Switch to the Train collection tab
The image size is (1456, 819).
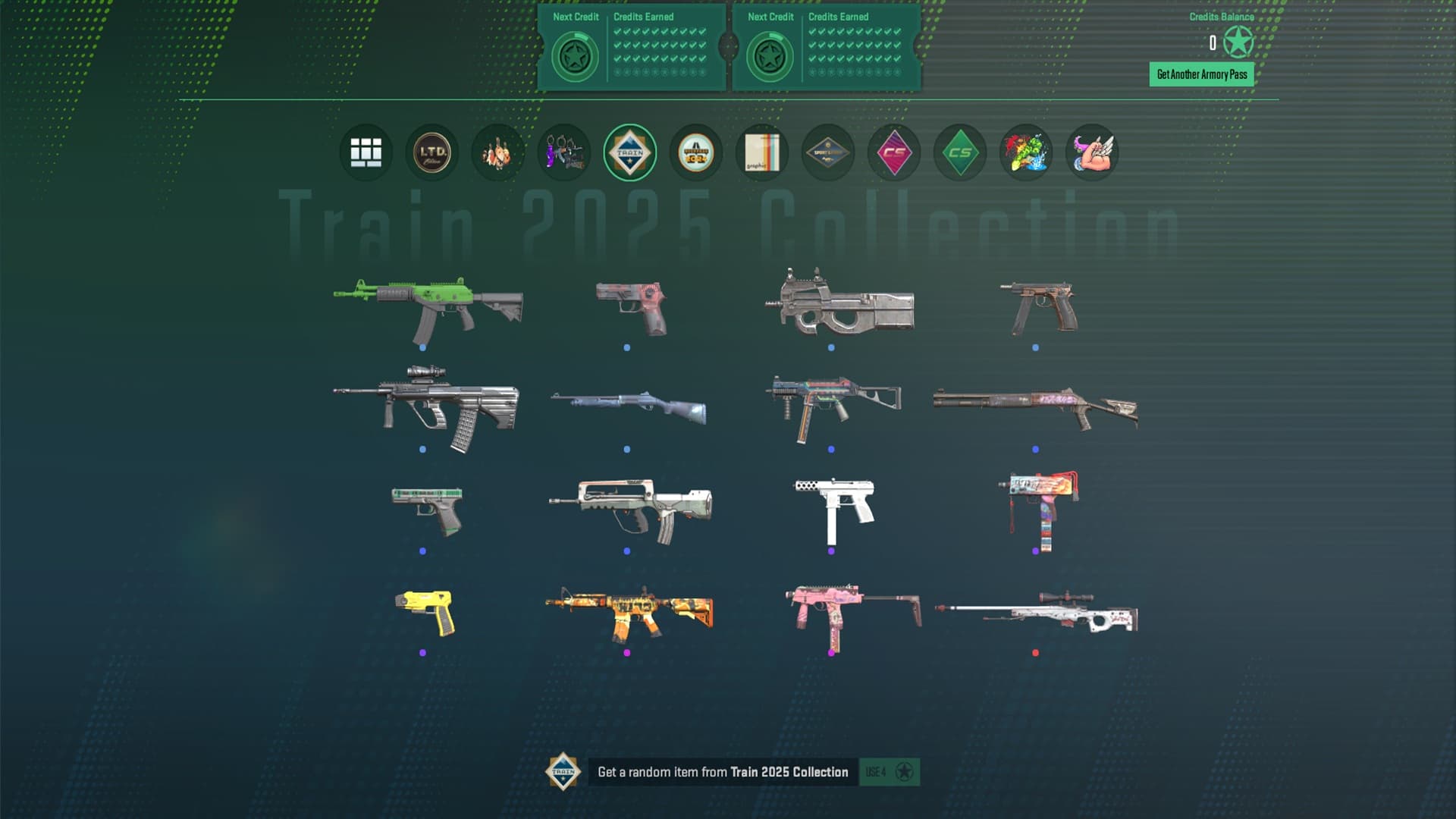pos(629,152)
